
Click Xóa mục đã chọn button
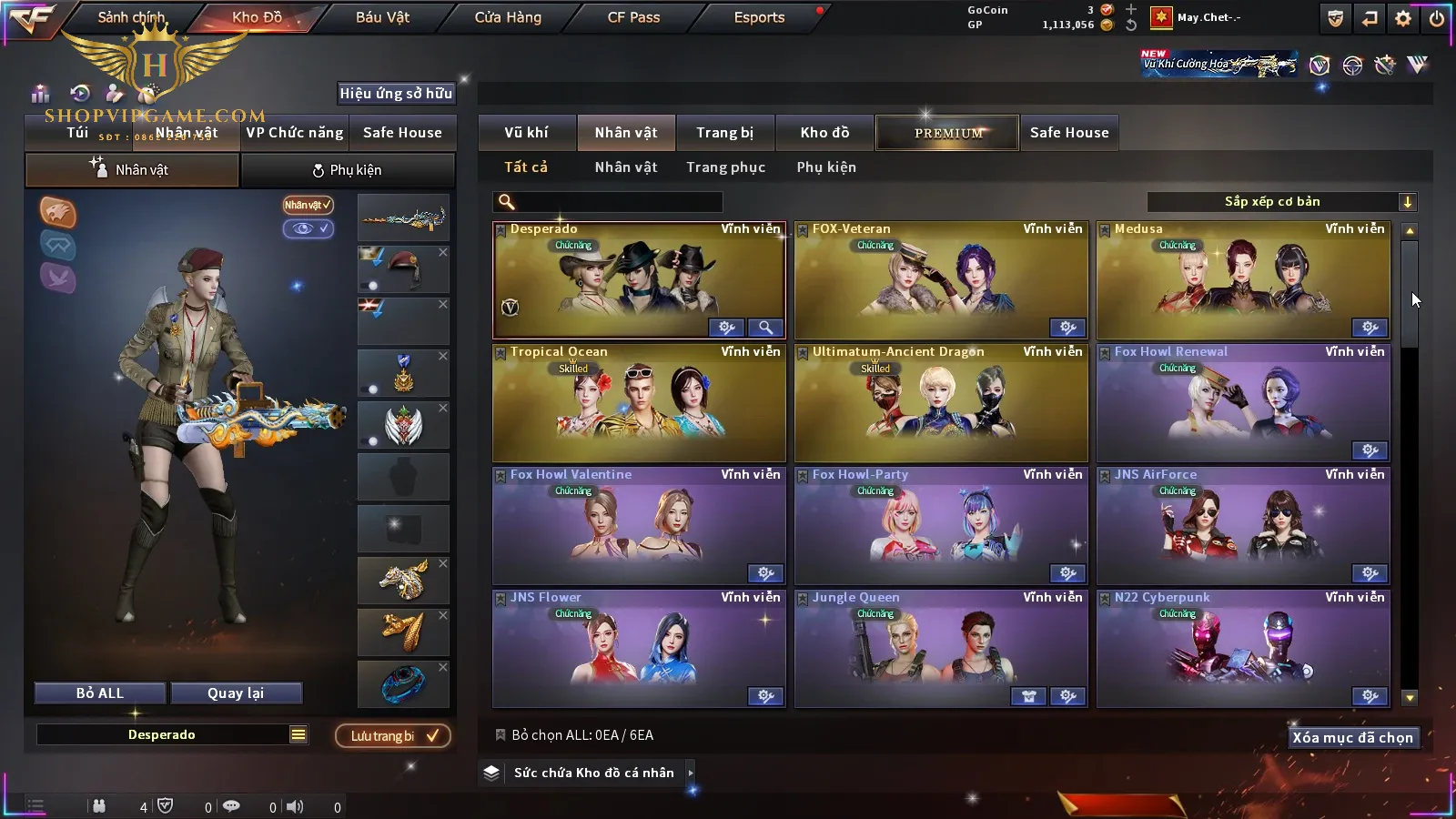tap(1352, 738)
